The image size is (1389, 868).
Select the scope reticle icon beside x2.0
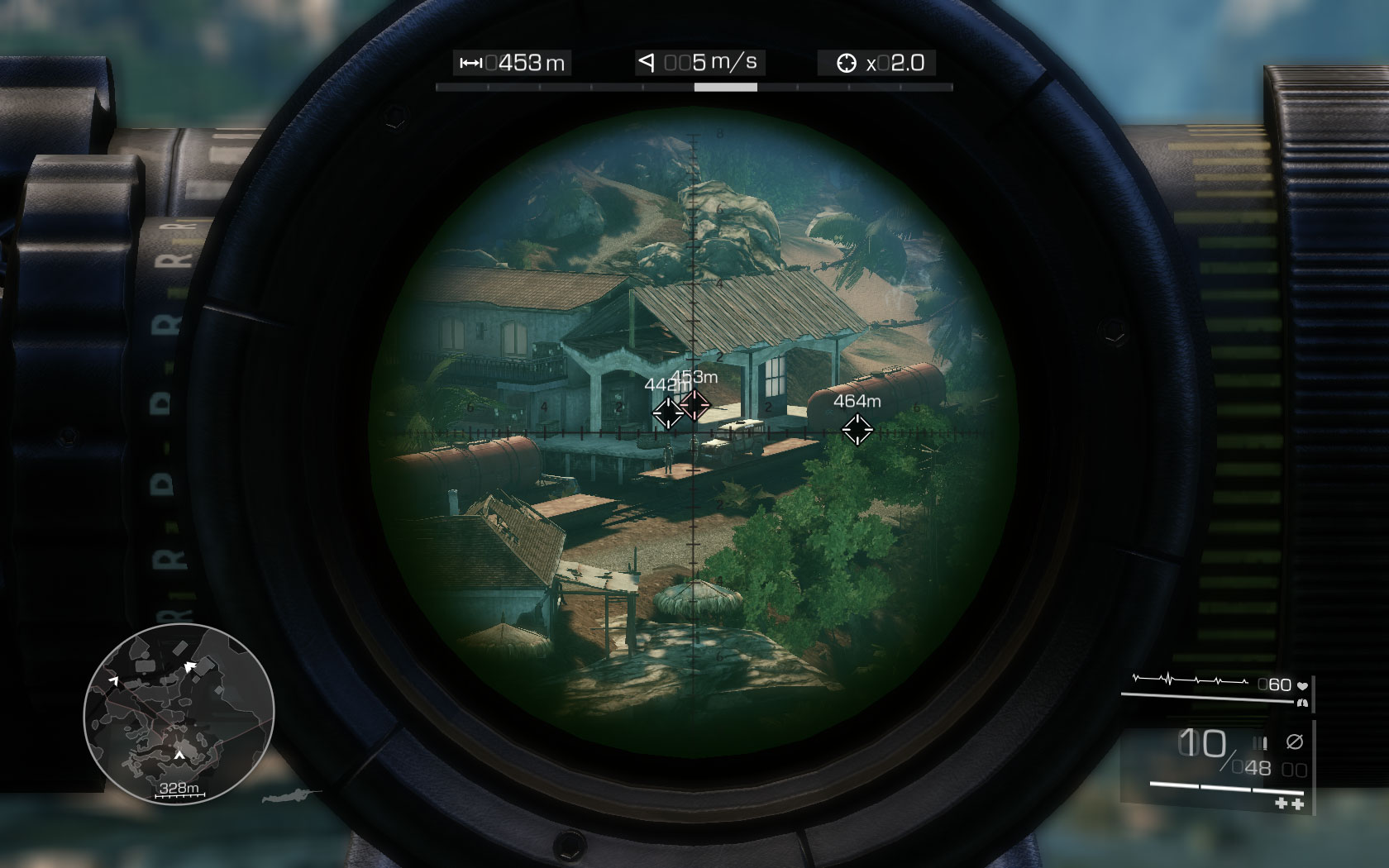[847, 61]
